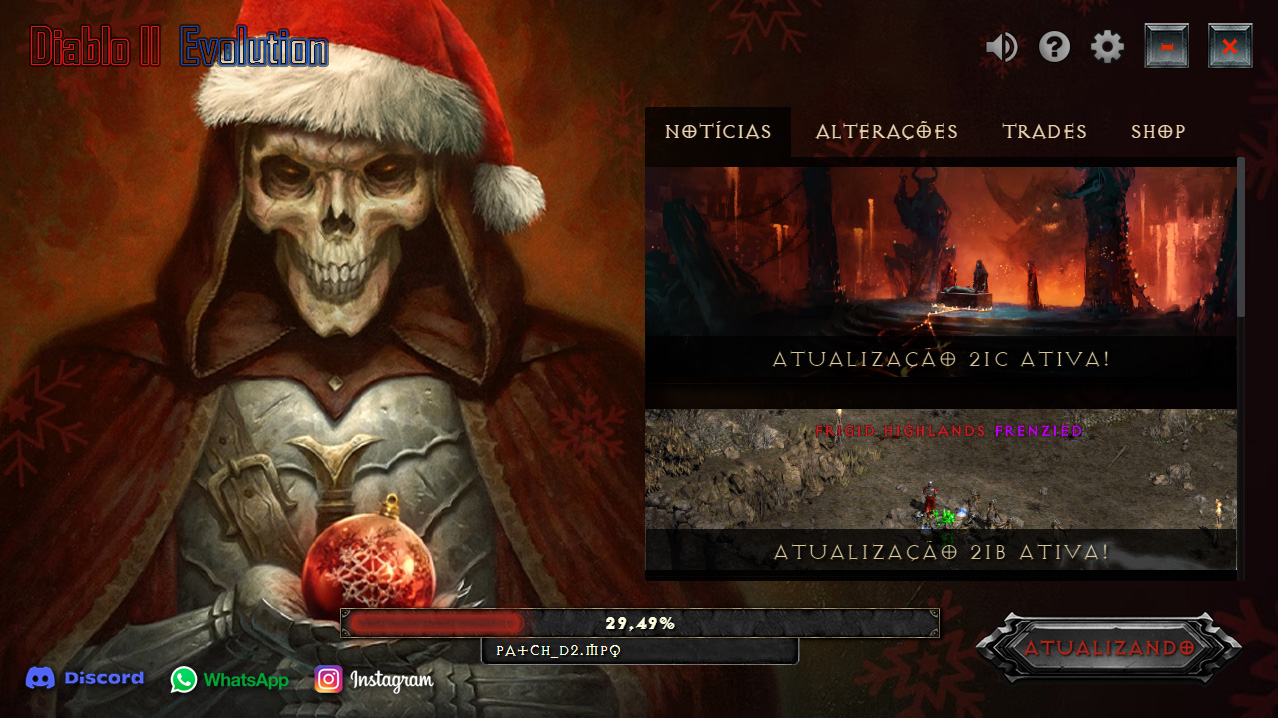Open help via the question mark icon

point(1054,47)
